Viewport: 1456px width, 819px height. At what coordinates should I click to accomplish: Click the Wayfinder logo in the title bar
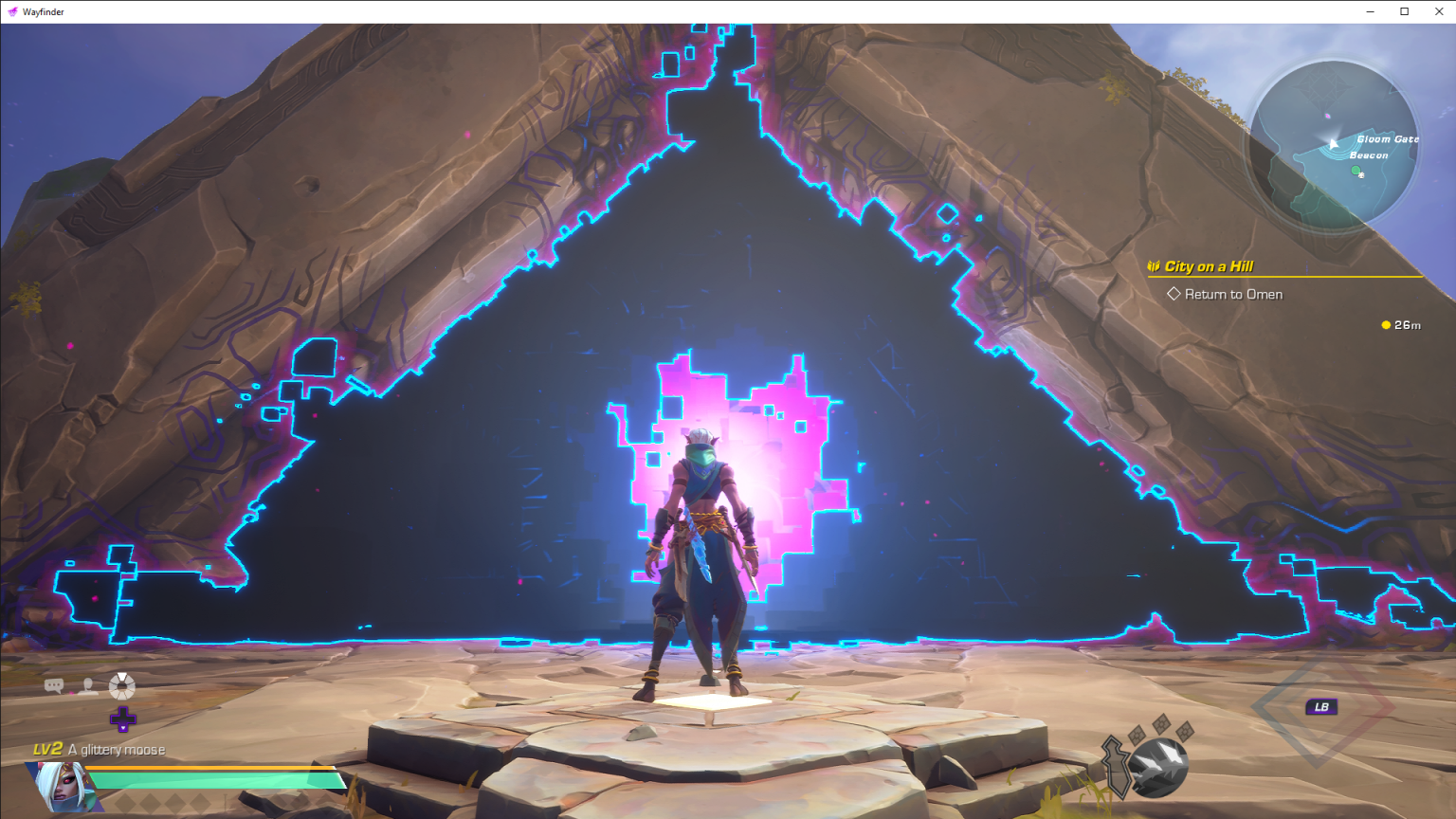pyautogui.click(x=13, y=10)
